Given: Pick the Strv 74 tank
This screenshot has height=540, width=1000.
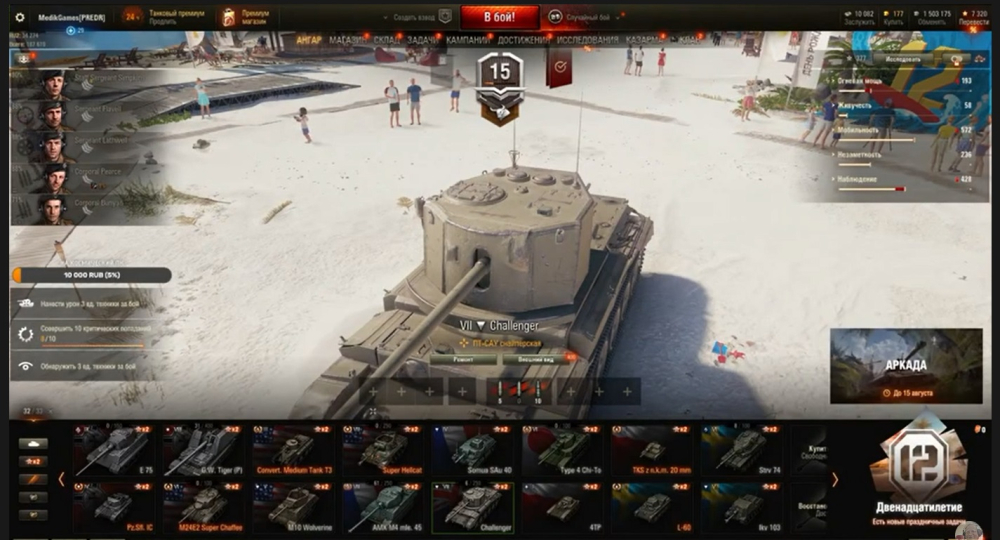Looking at the screenshot, I should (x=741, y=450).
